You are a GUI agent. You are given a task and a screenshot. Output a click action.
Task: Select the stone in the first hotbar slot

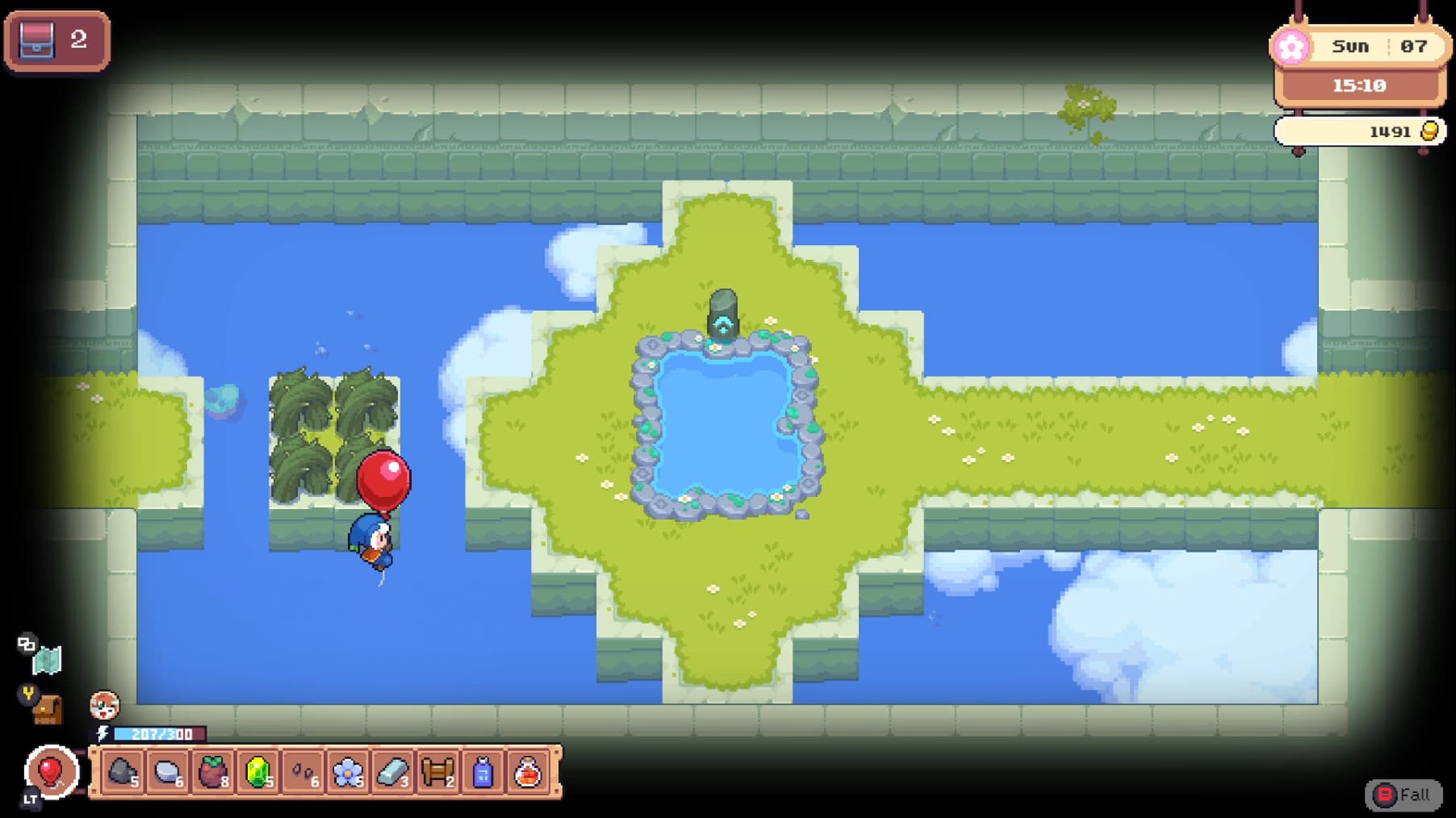point(121,773)
